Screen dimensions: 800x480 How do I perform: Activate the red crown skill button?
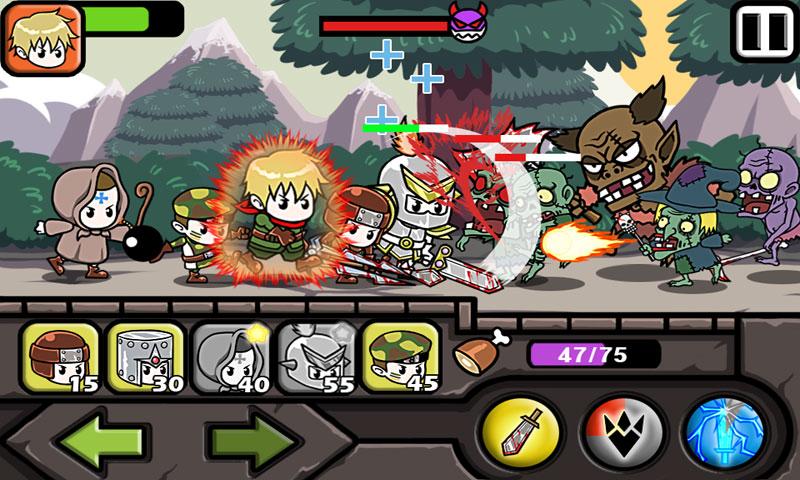(x=623, y=429)
